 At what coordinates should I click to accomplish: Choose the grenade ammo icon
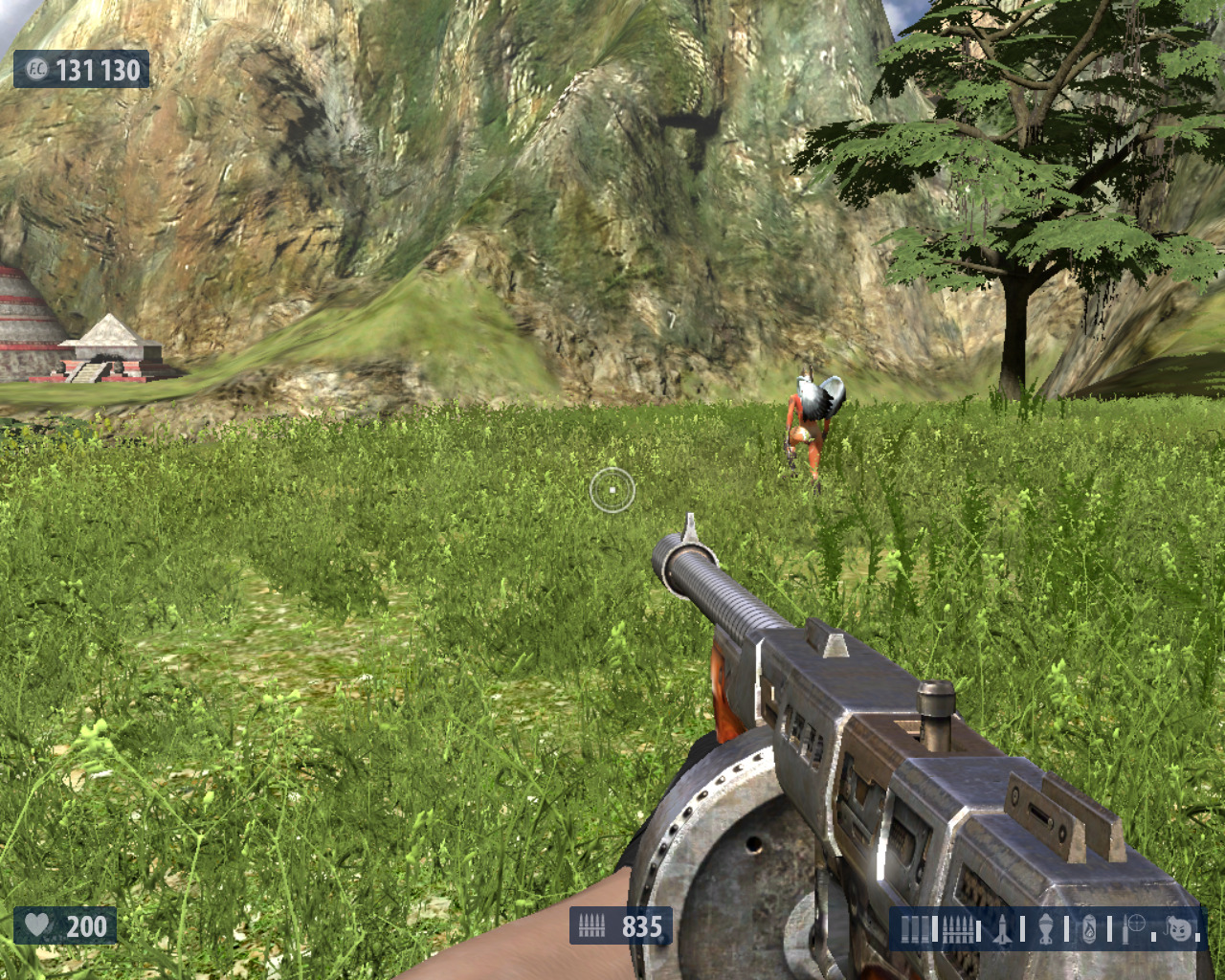coord(1046,929)
